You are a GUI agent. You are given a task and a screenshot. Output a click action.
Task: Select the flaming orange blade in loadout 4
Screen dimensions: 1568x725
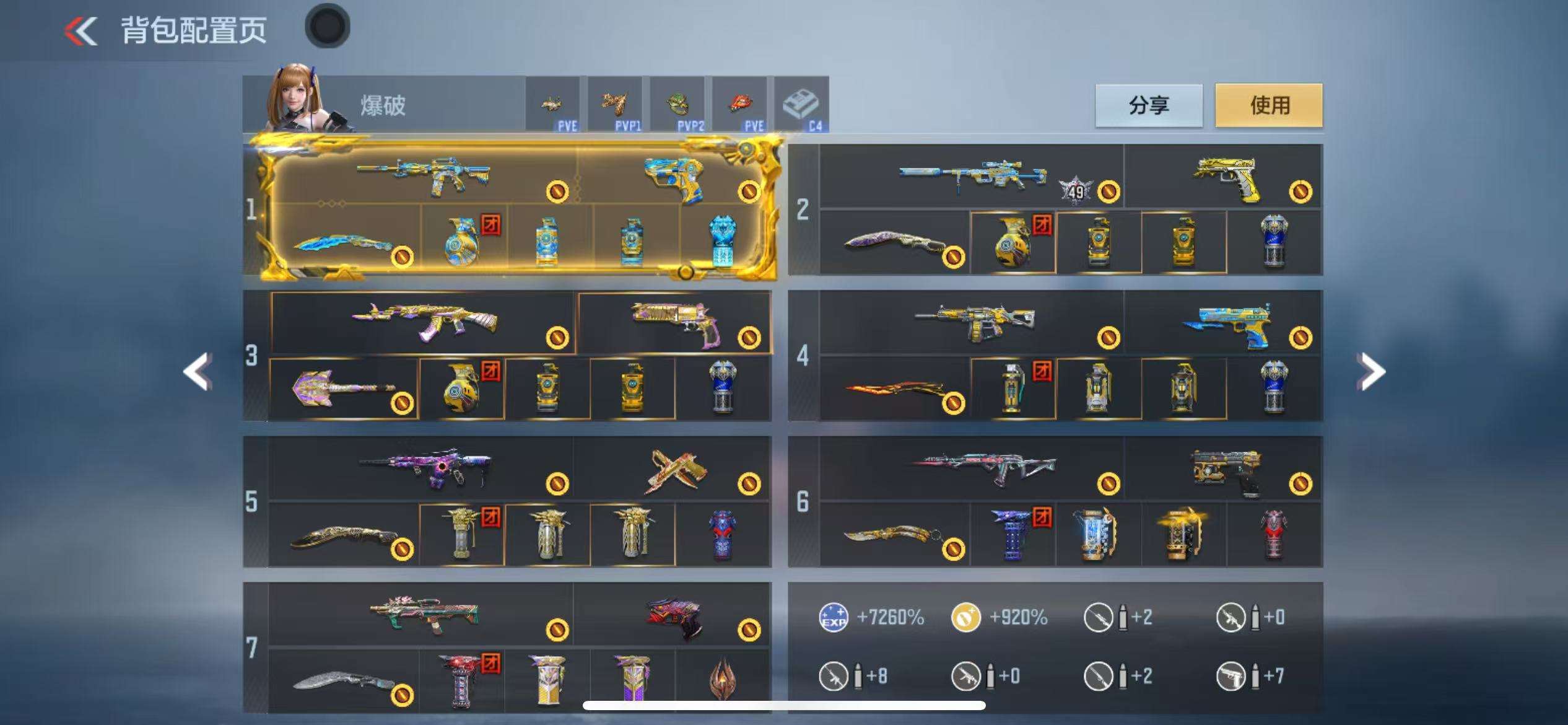click(x=895, y=389)
